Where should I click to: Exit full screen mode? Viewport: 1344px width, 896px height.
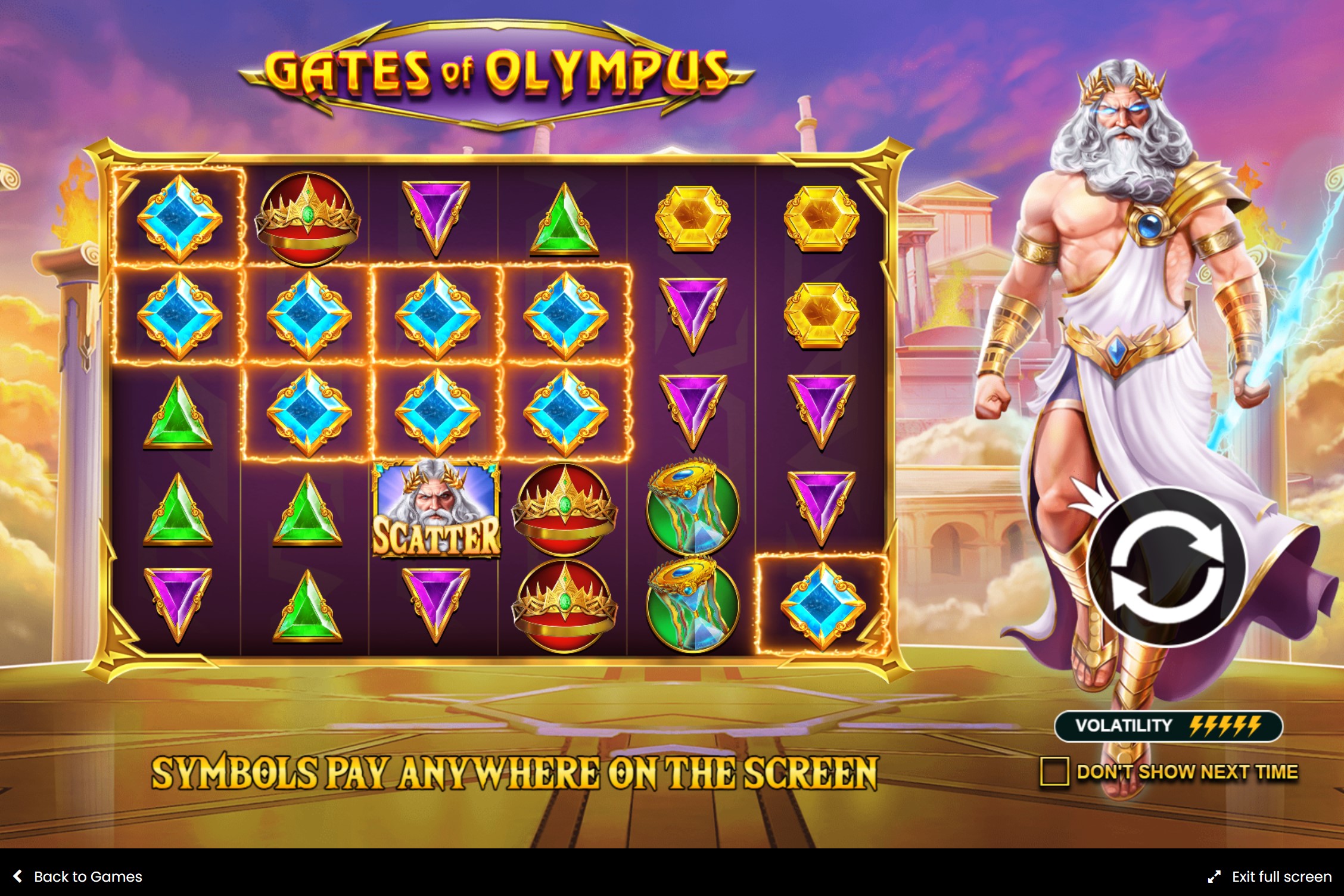coord(1270,876)
